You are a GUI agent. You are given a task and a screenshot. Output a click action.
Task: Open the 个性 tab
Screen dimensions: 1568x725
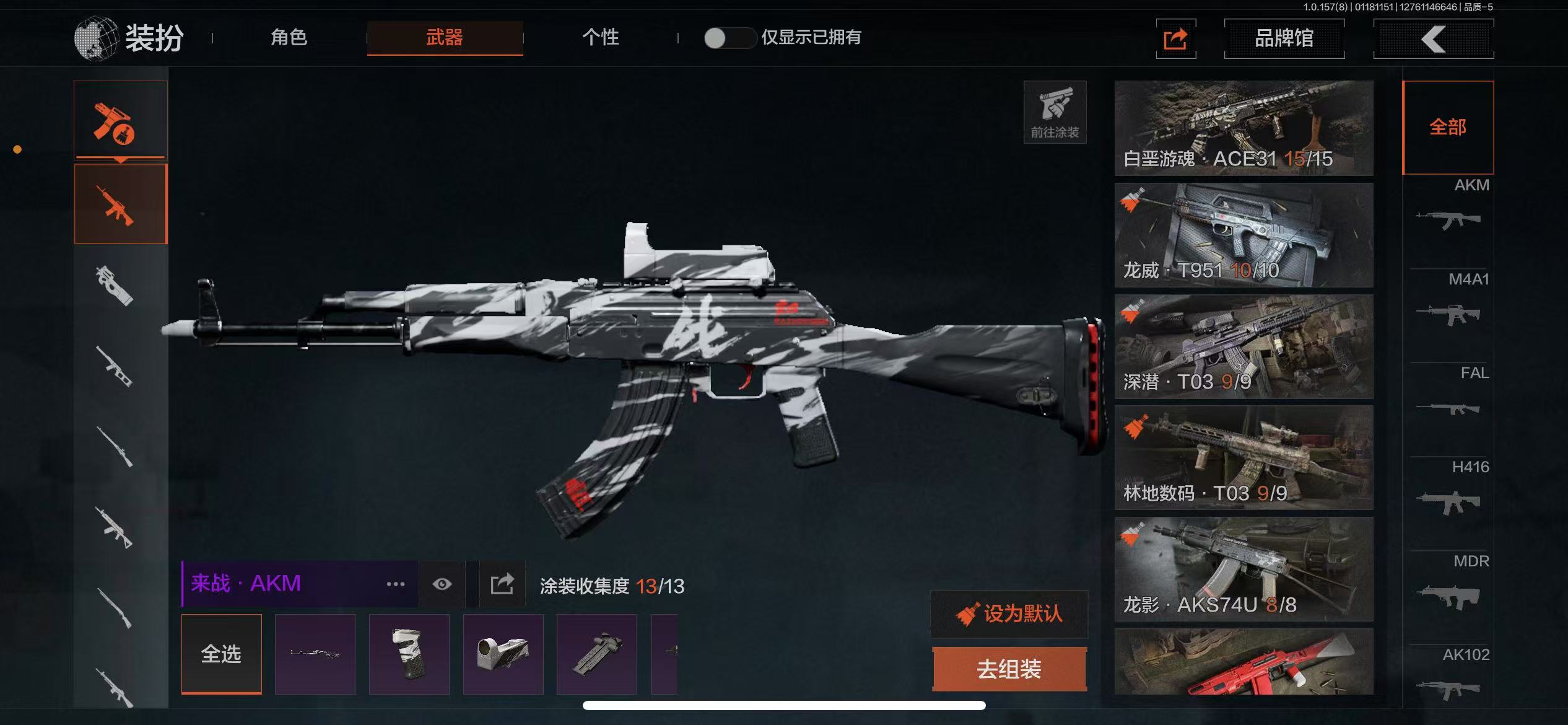click(x=600, y=38)
